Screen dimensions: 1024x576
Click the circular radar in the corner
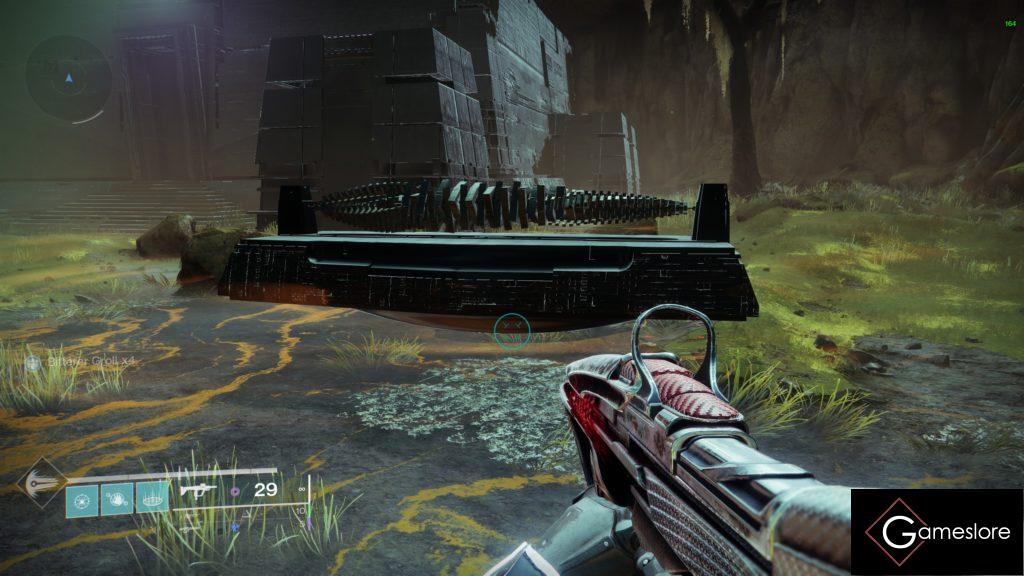click(68, 78)
